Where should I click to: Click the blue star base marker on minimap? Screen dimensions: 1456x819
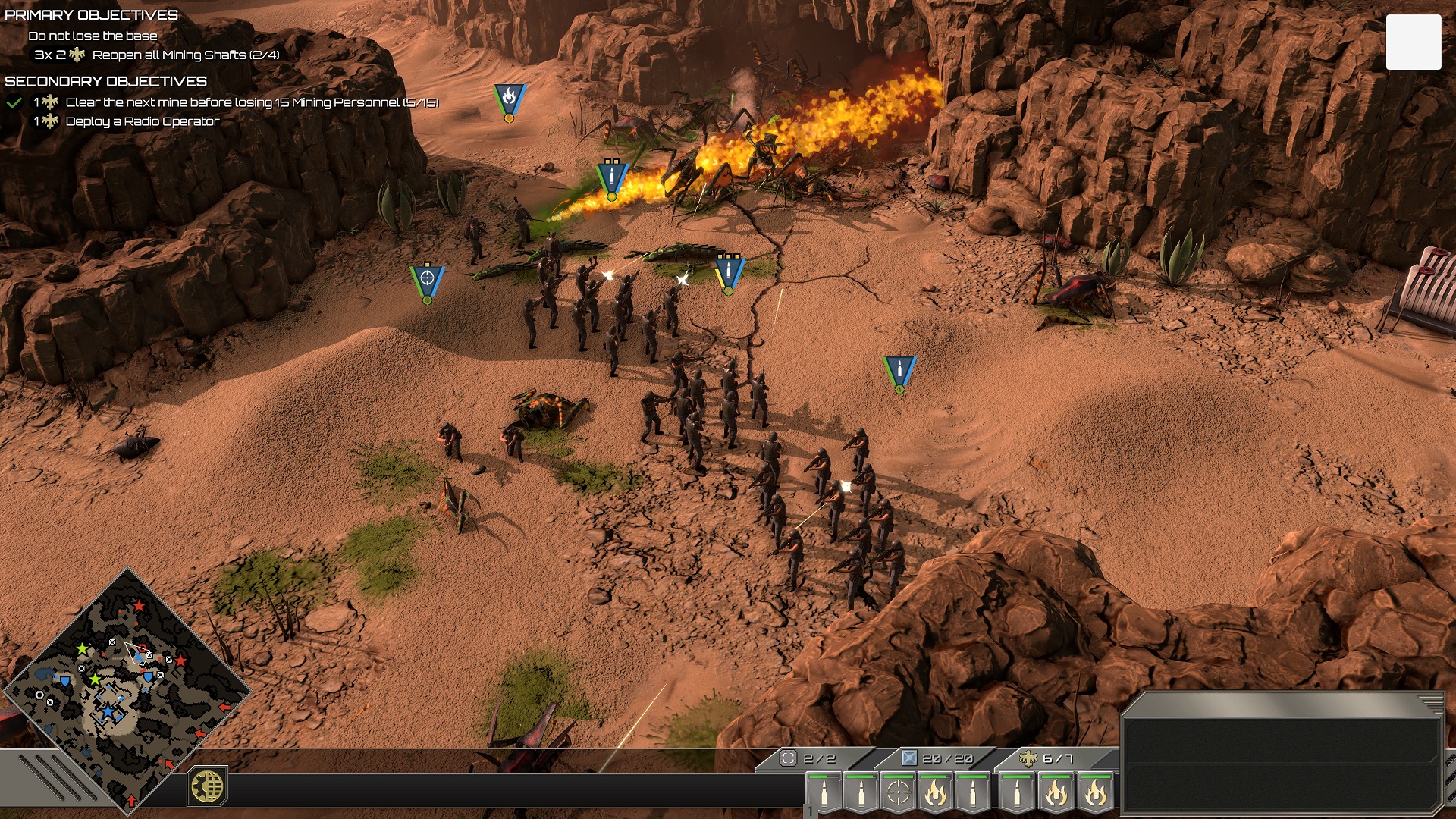pos(108,711)
